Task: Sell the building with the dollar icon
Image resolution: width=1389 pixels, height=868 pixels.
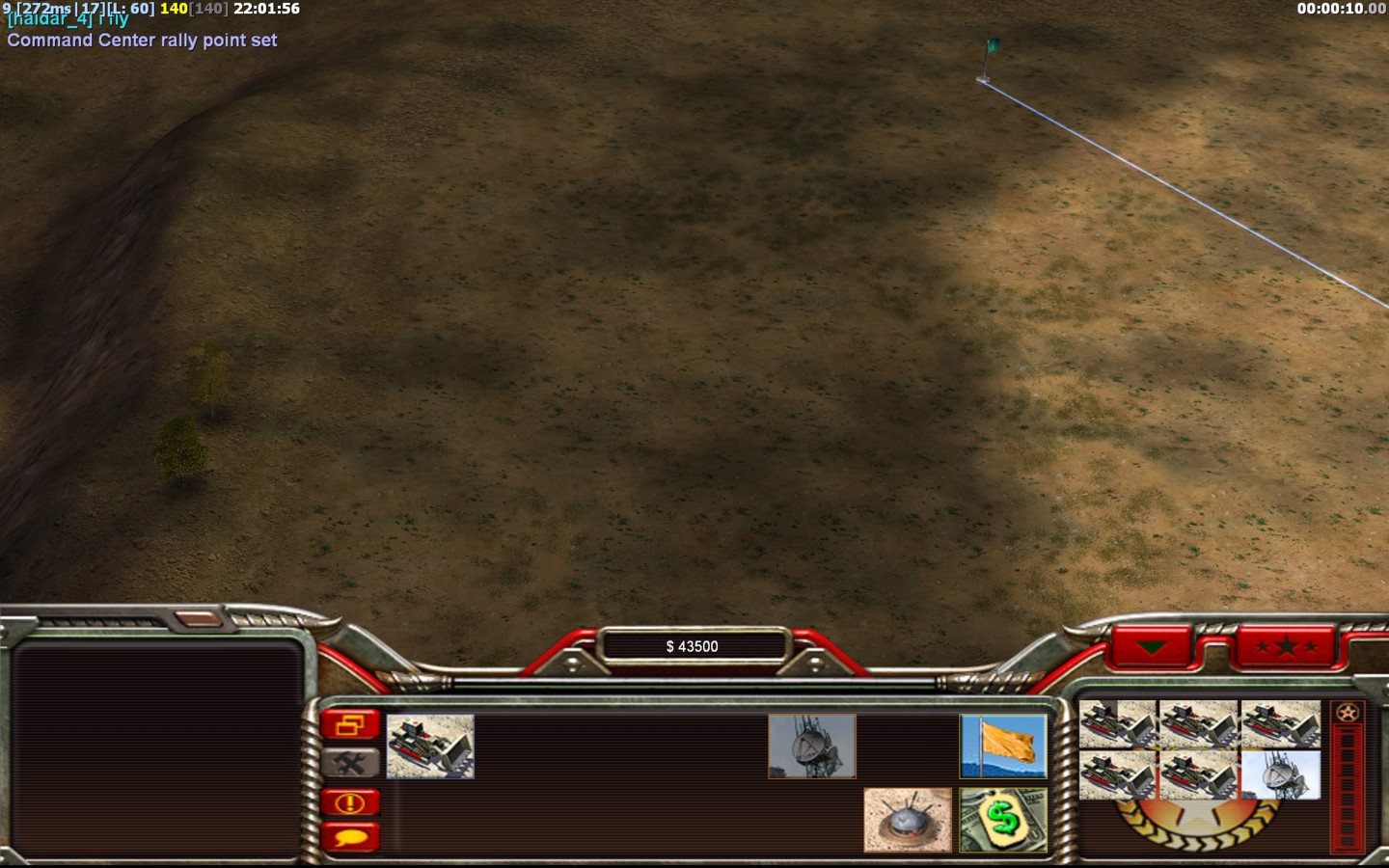Action: point(1003,820)
